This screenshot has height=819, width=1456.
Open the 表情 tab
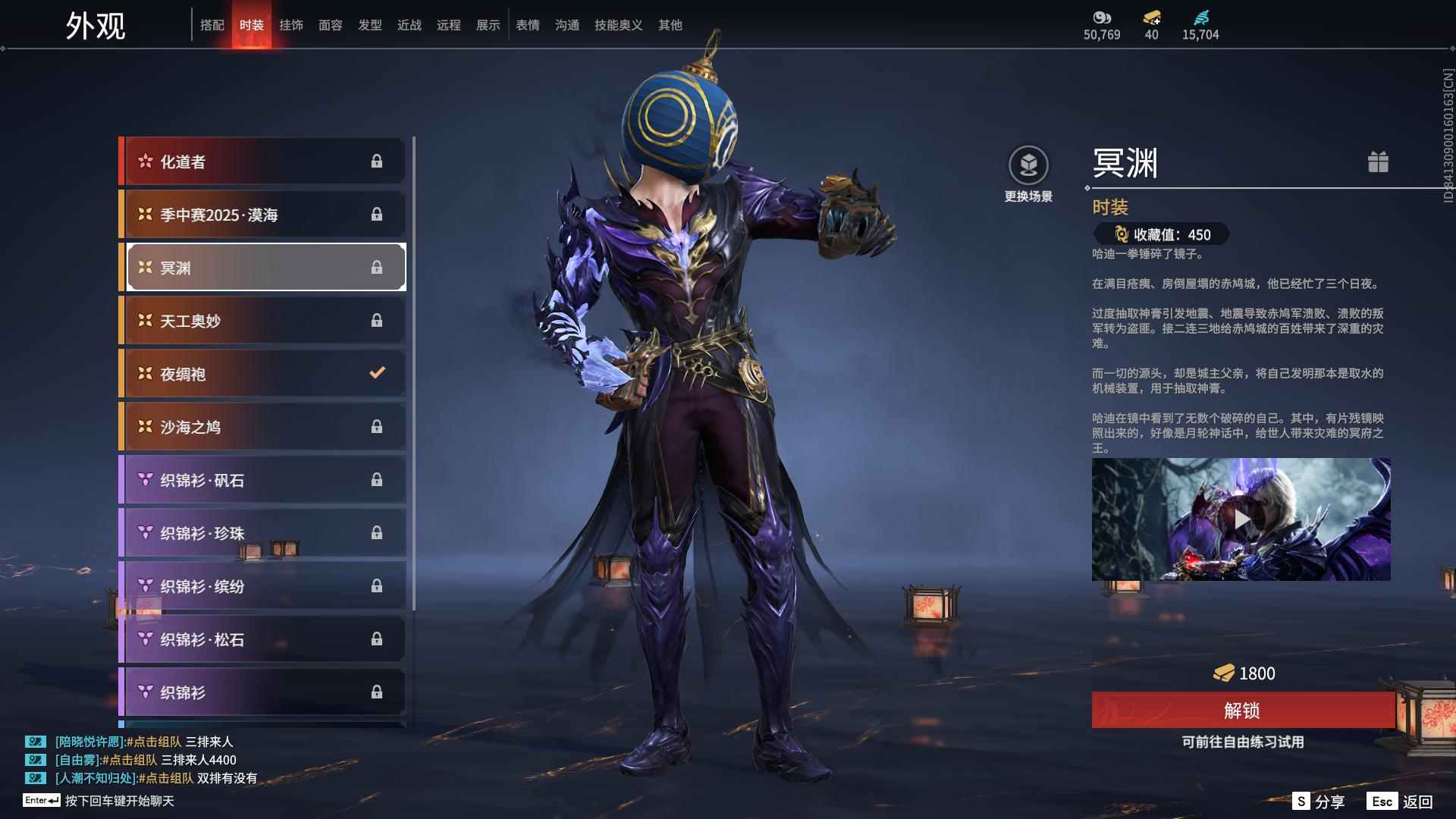pos(527,24)
